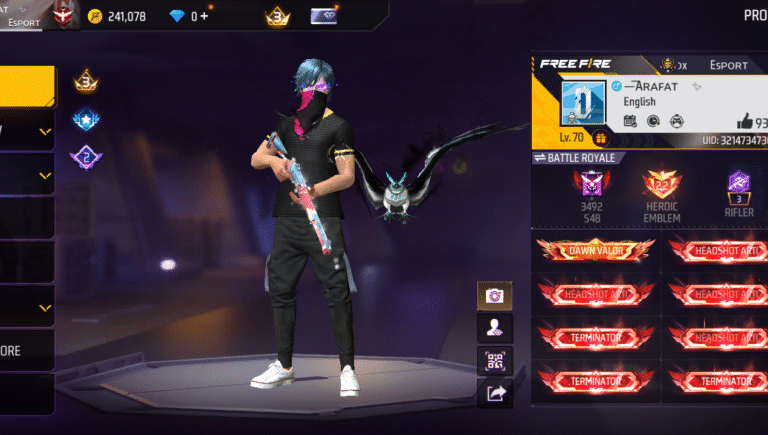Show the QR code scanner
The height and width of the screenshot is (435, 768).
point(494,360)
